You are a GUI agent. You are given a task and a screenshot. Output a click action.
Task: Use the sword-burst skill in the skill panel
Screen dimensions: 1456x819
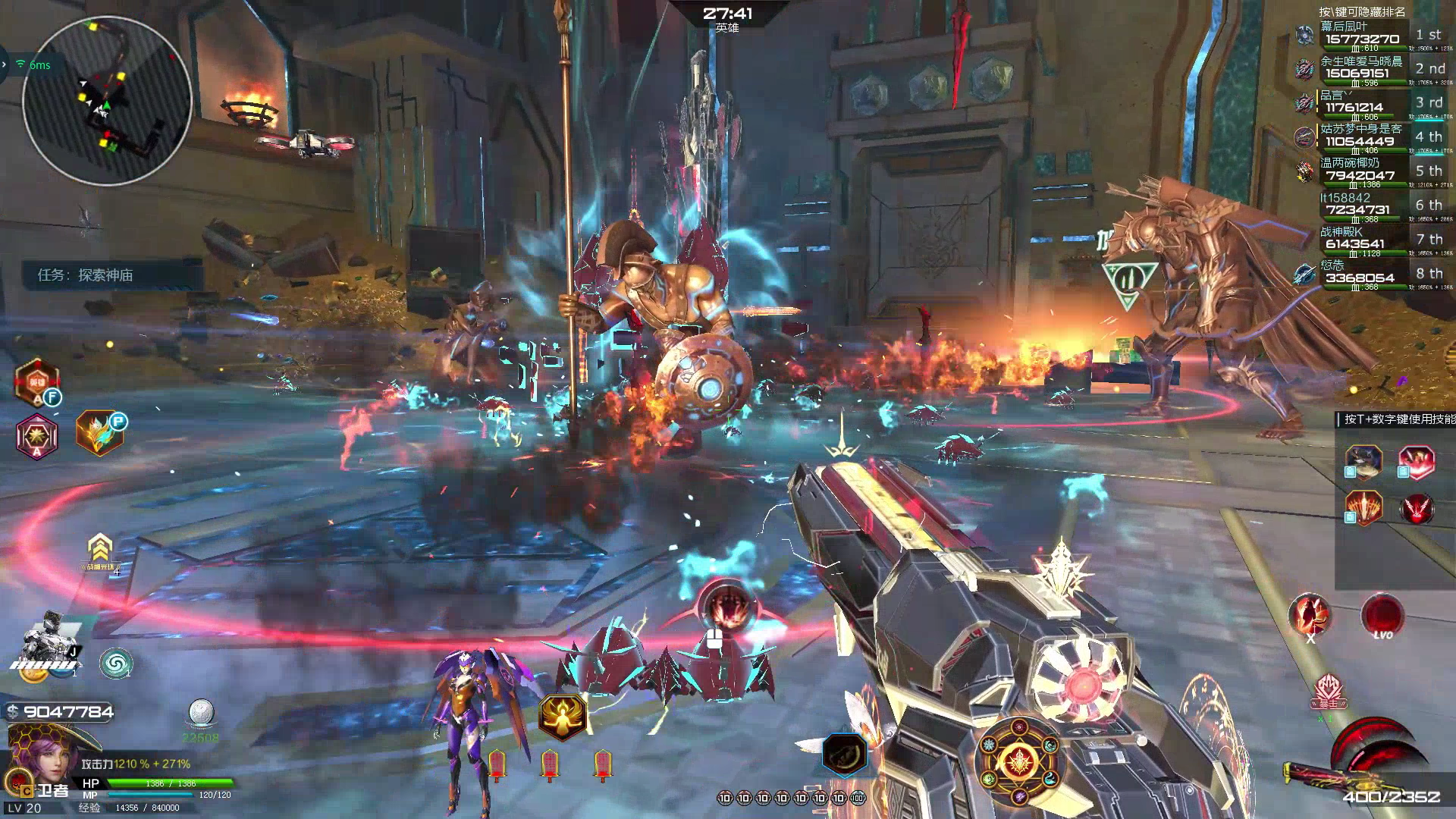[1363, 507]
